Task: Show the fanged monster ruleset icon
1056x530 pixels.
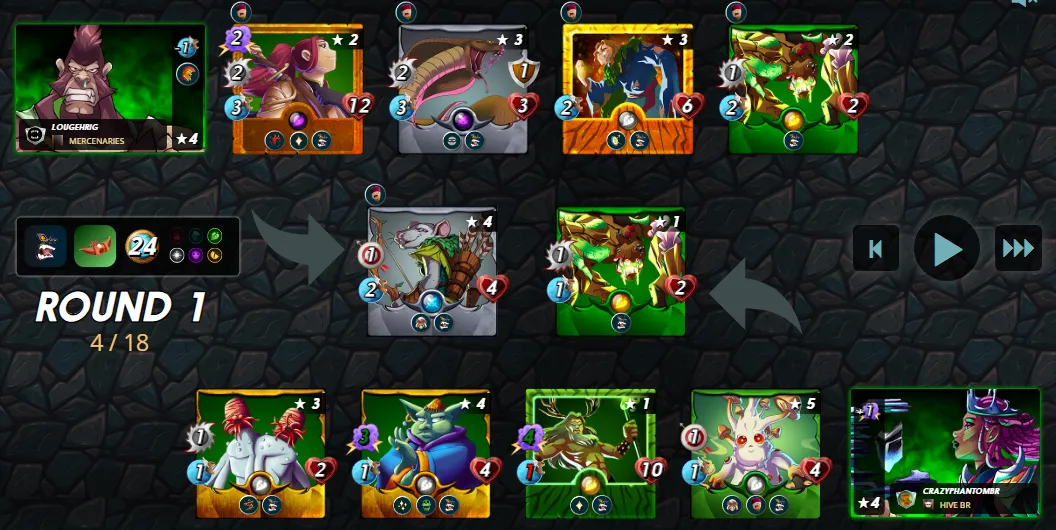Action: (46, 246)
